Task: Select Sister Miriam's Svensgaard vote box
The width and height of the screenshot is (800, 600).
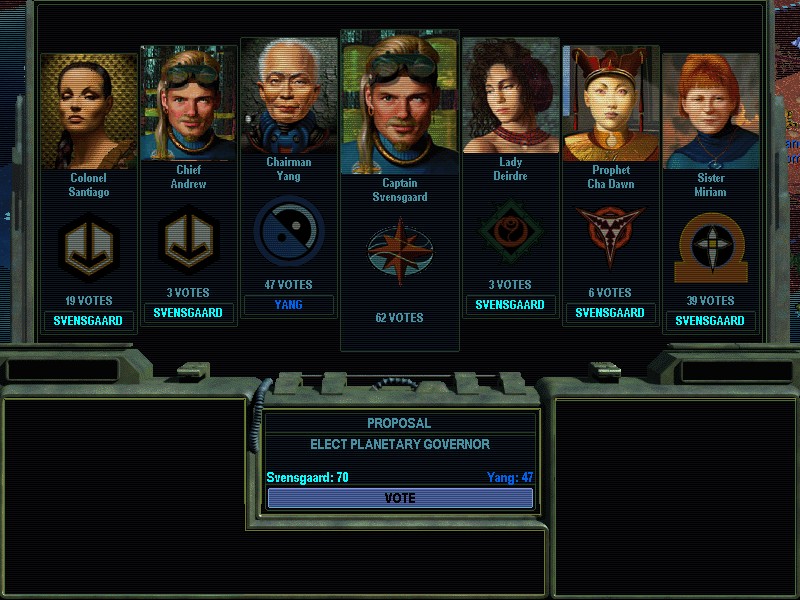Action: pos(710,321)
